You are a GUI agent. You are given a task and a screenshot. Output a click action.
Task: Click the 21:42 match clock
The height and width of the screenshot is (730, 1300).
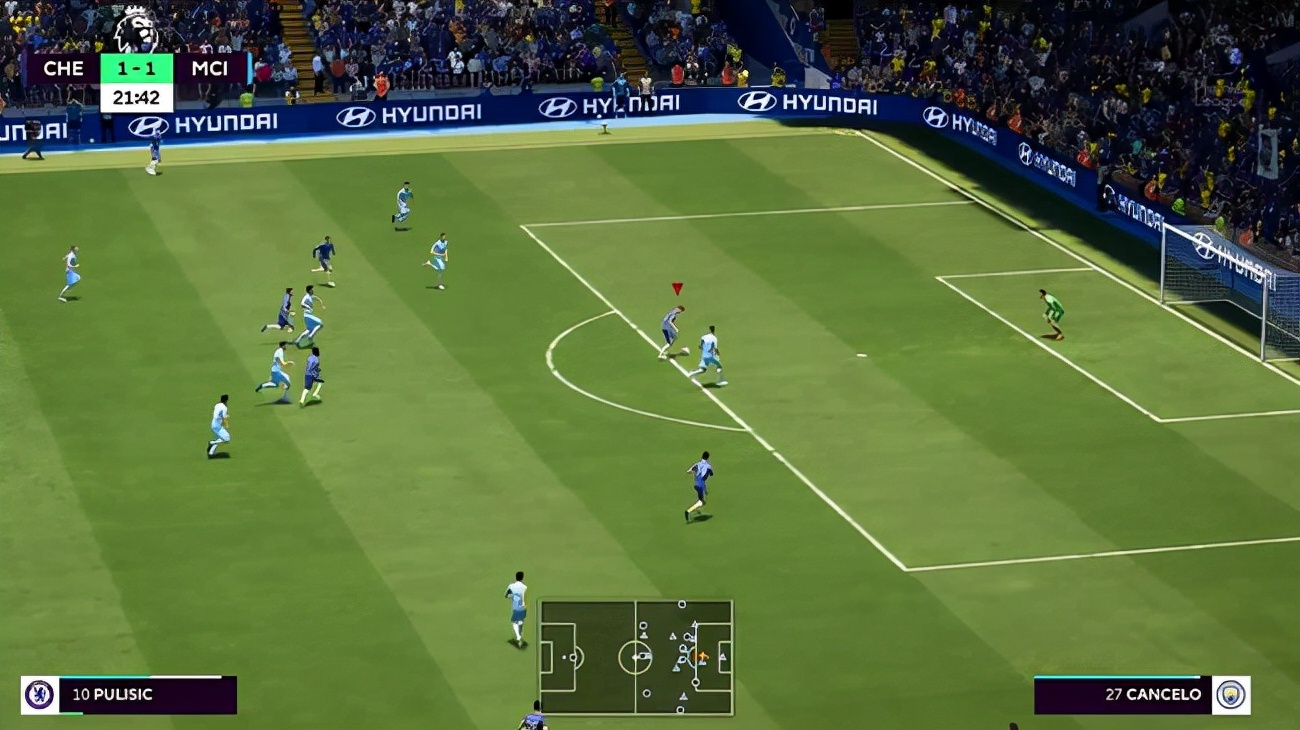click(136, 98)
